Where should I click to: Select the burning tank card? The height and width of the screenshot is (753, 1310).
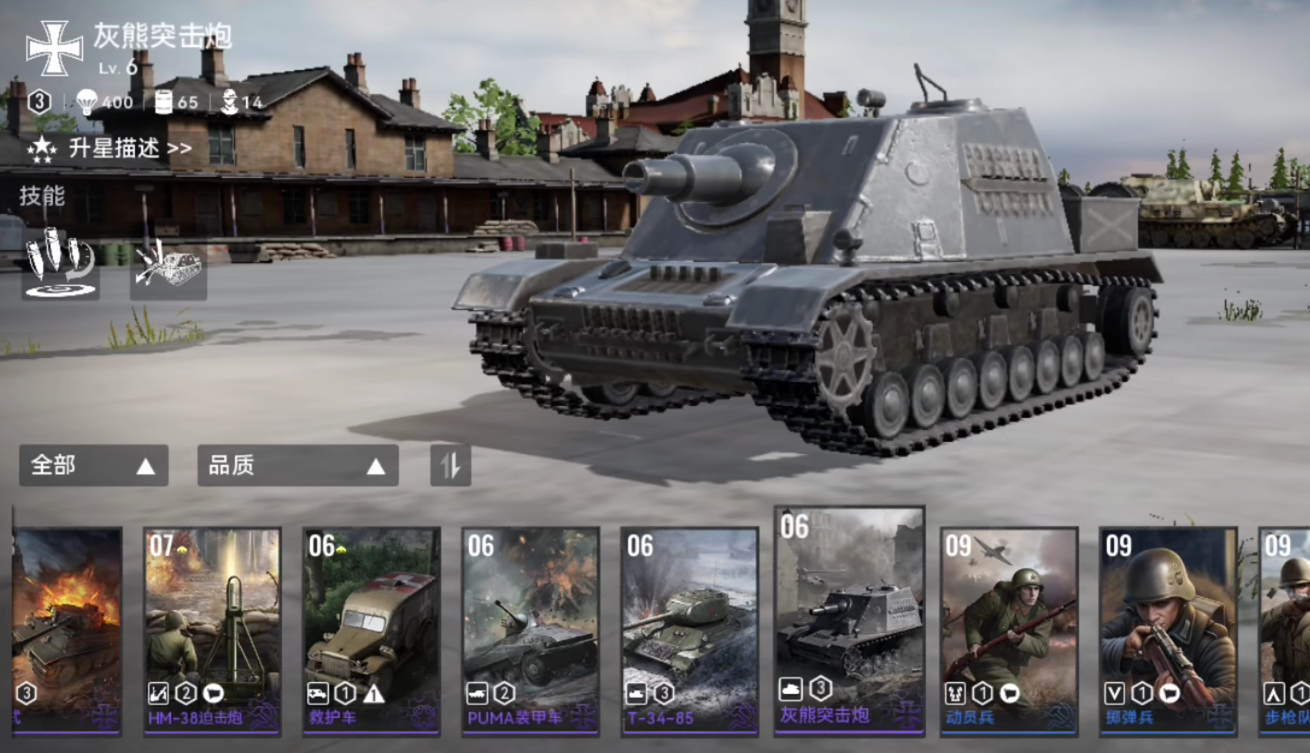pos(66,630)
